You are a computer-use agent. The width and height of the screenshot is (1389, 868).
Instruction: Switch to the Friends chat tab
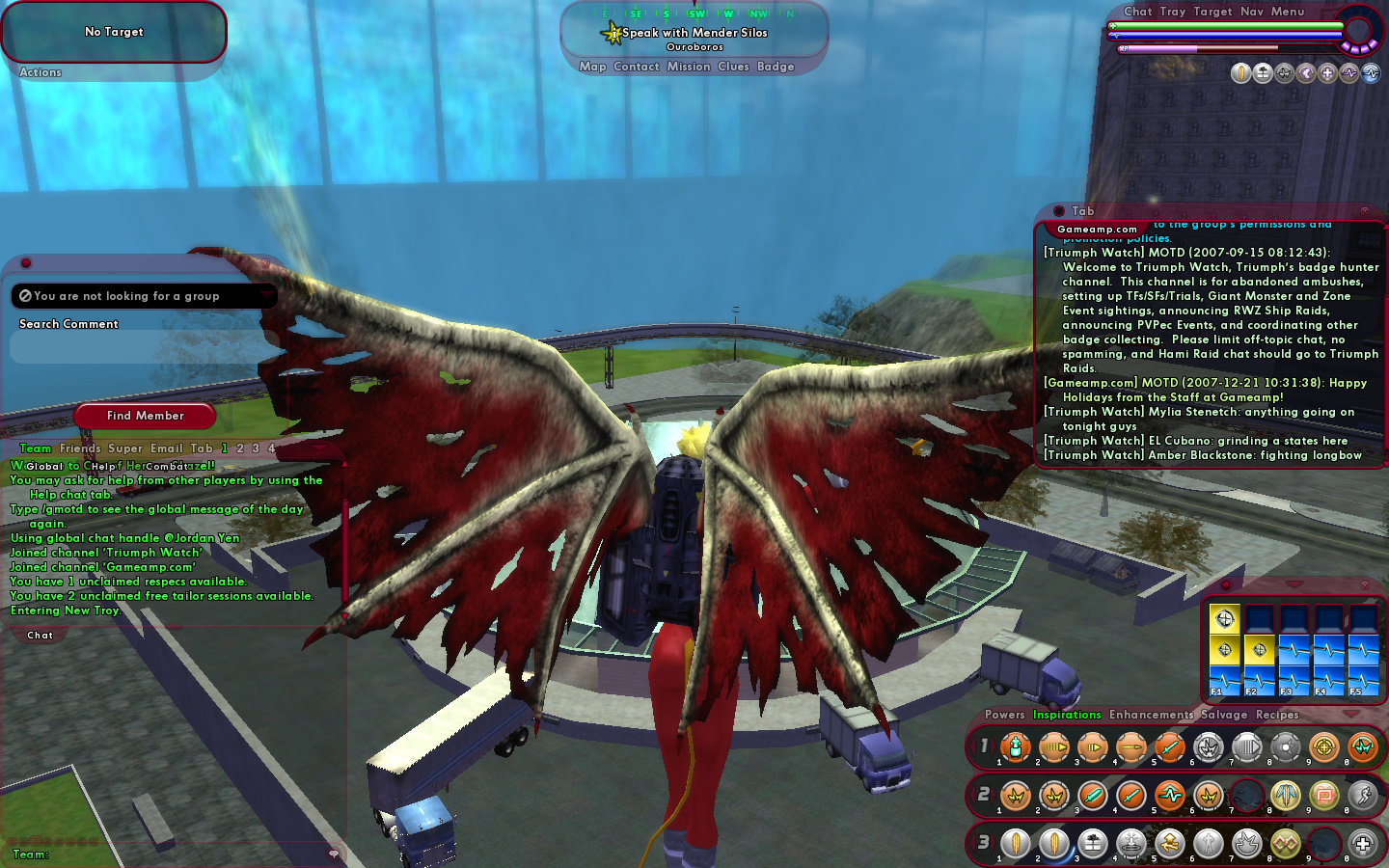pos(80,448)
